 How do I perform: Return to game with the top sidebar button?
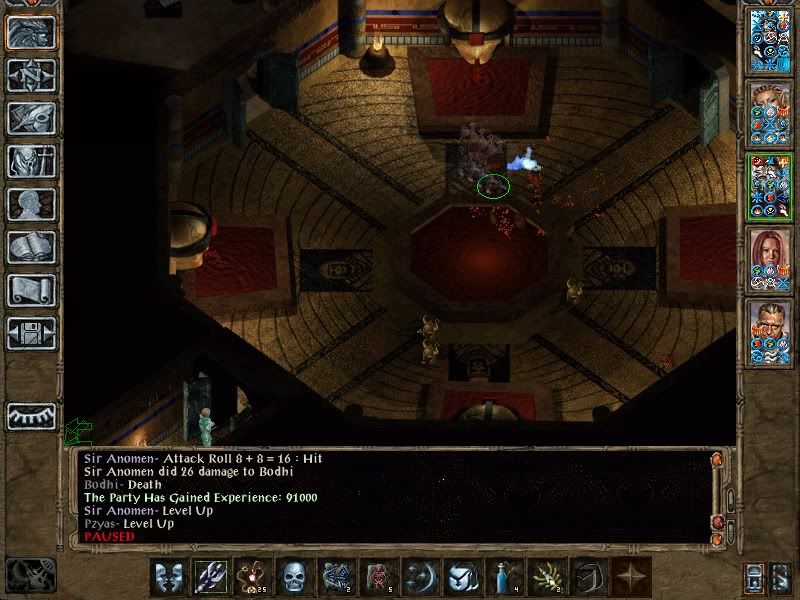32,32
